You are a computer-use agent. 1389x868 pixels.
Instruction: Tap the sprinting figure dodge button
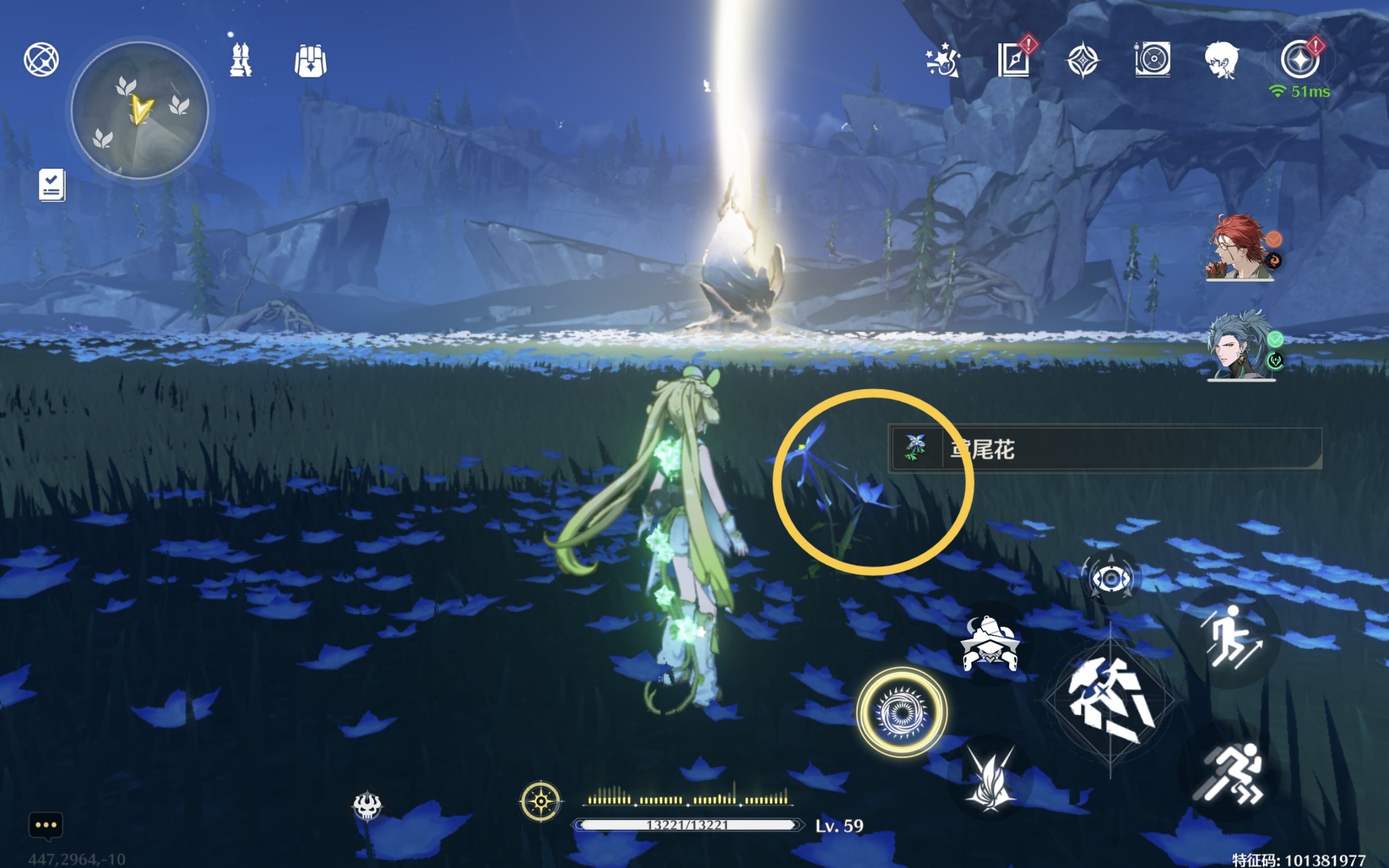(x=1229, y=773)
